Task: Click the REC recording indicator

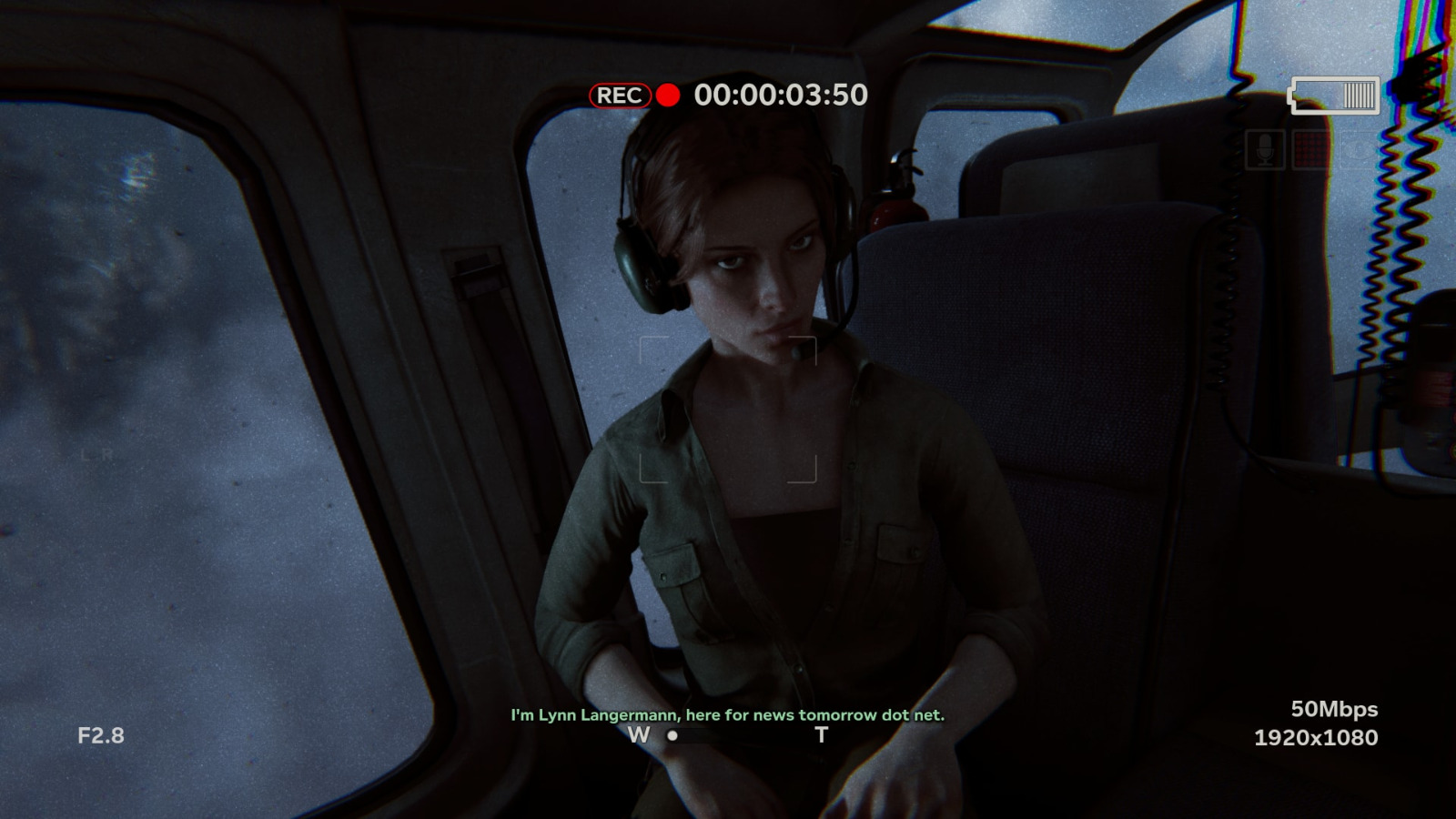Action: click(621, 96)
